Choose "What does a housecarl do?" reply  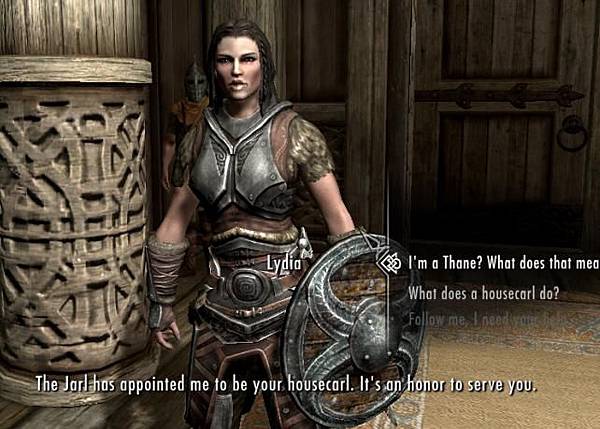483,294
